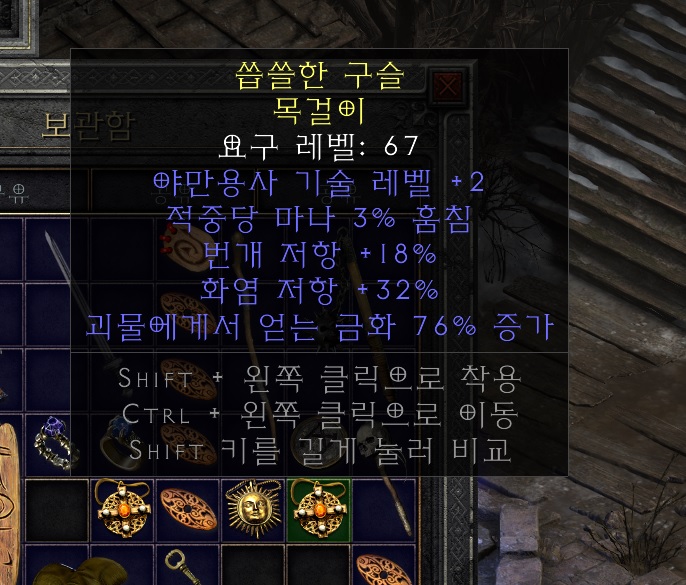Close the stash window with the red X
Screen dimensions: 686x585
click(x=450, y=84)
